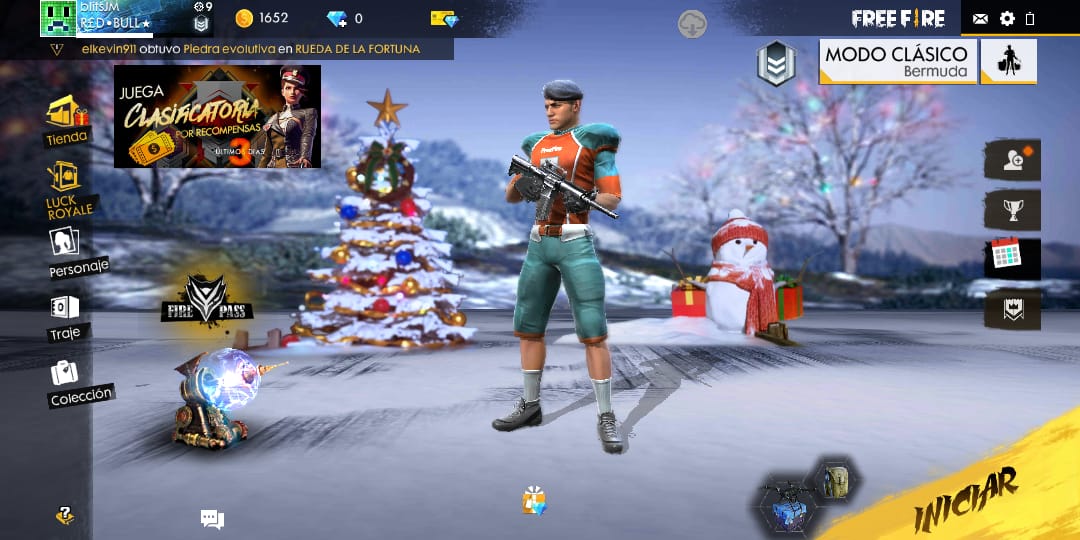Show the Colección menu
The width and height of the screenshot is (1080, 540).
tap(68, 382)
